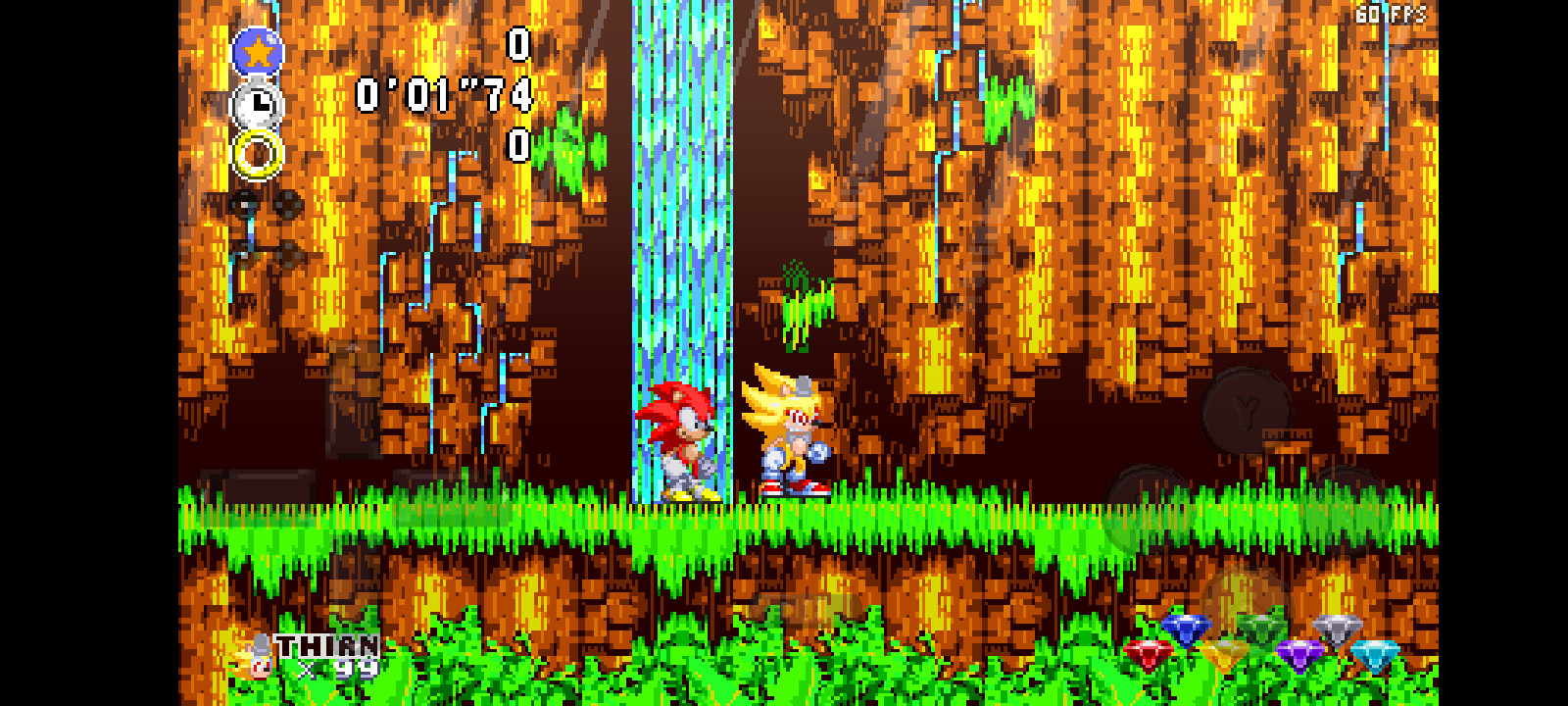Click the gray Chaos Emerald
Image resolution: width=1568 pixels, height=706 pixels.
coord(1338,630)
